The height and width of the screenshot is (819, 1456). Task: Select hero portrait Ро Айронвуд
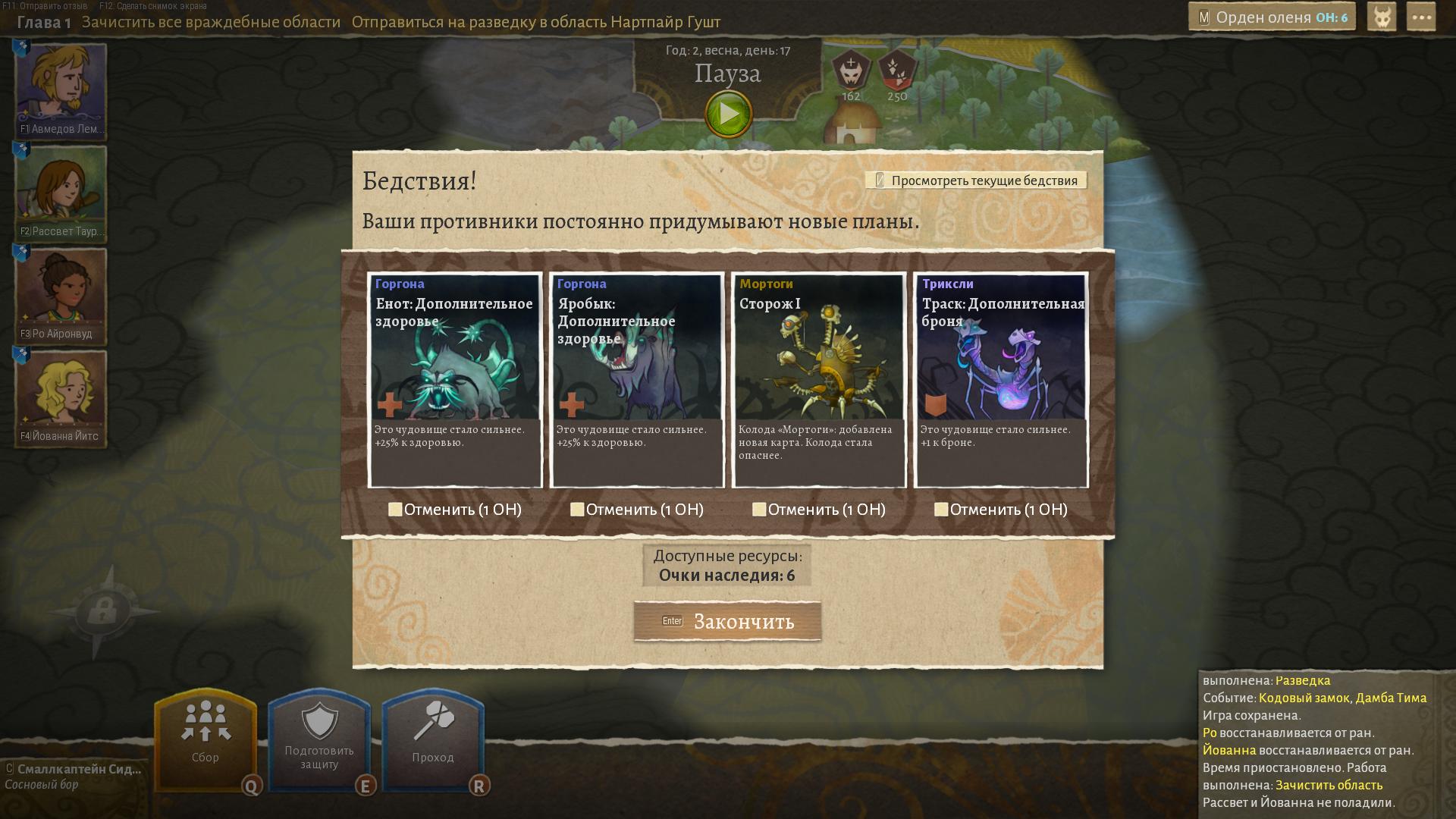point(61,295)
